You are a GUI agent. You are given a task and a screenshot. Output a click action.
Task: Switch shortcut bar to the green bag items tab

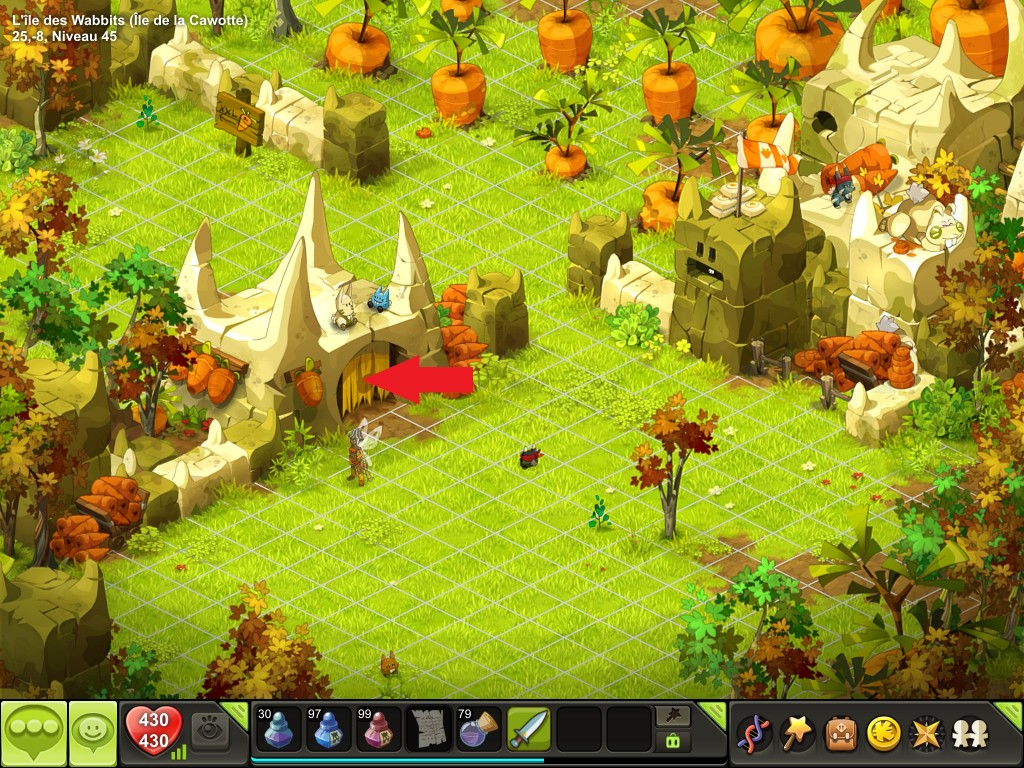click(672, 742)
